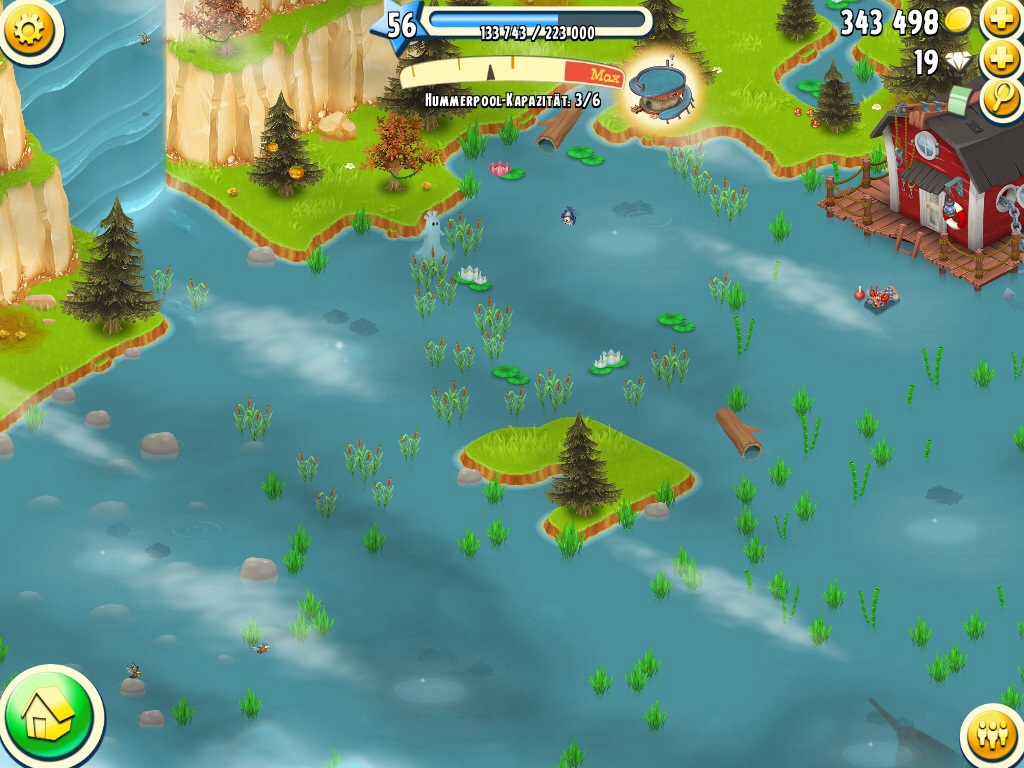Screen dimensions: 1024x768
Task: Add more coins with the plus button
Action: (1001, 20)
